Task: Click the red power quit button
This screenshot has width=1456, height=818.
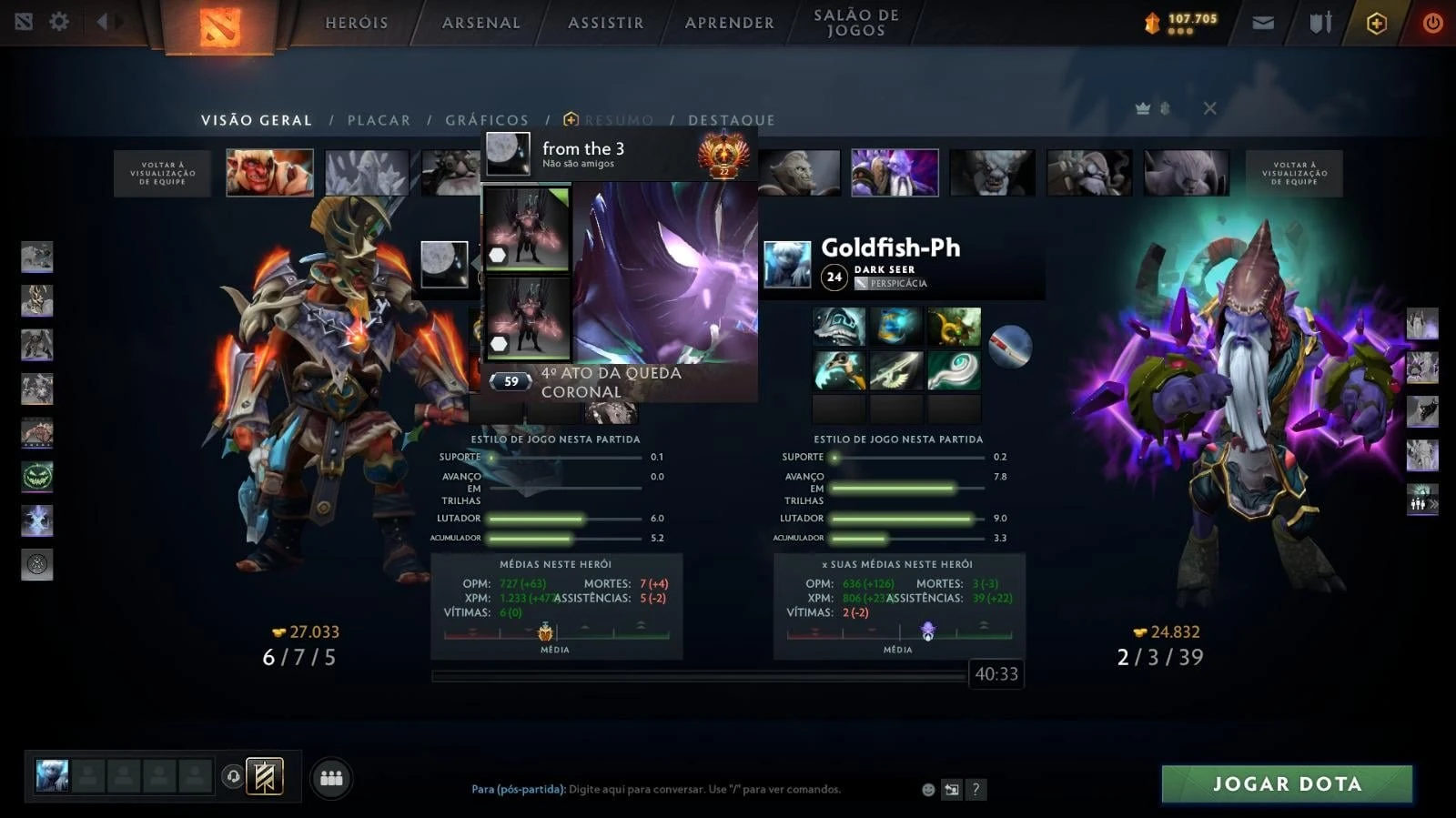Action: [1432, 23]
